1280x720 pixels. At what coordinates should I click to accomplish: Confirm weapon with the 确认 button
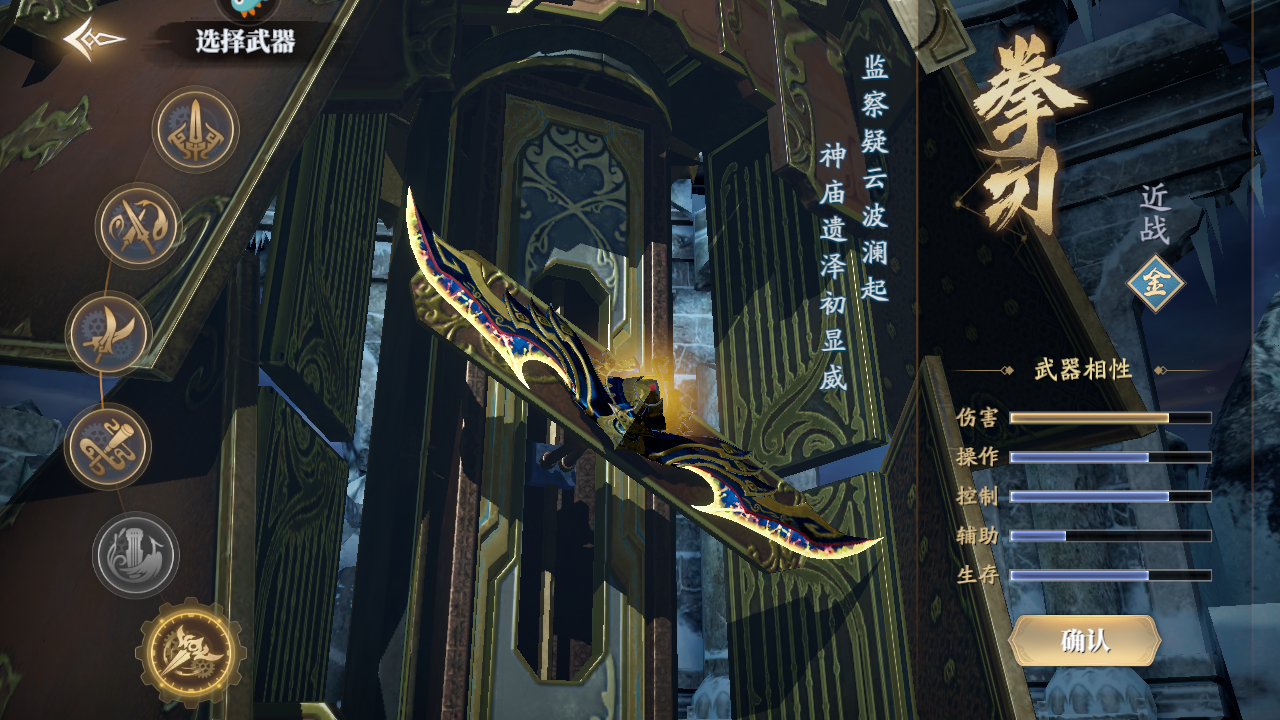[x=1085, y=641]
